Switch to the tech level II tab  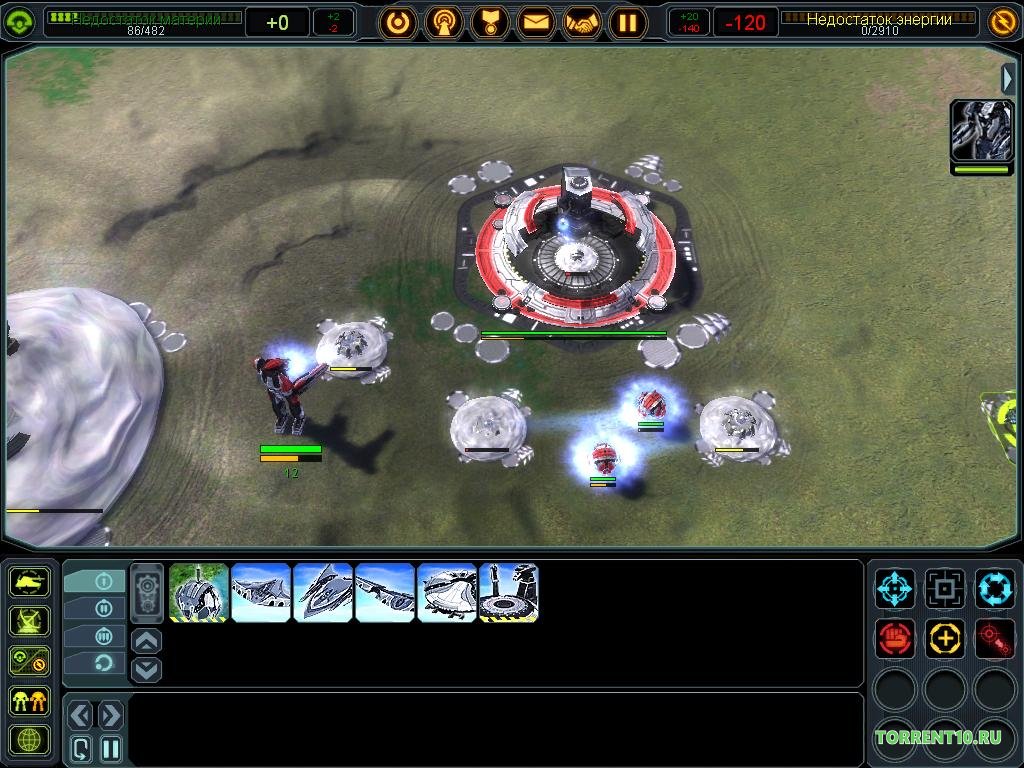point(102,608)
